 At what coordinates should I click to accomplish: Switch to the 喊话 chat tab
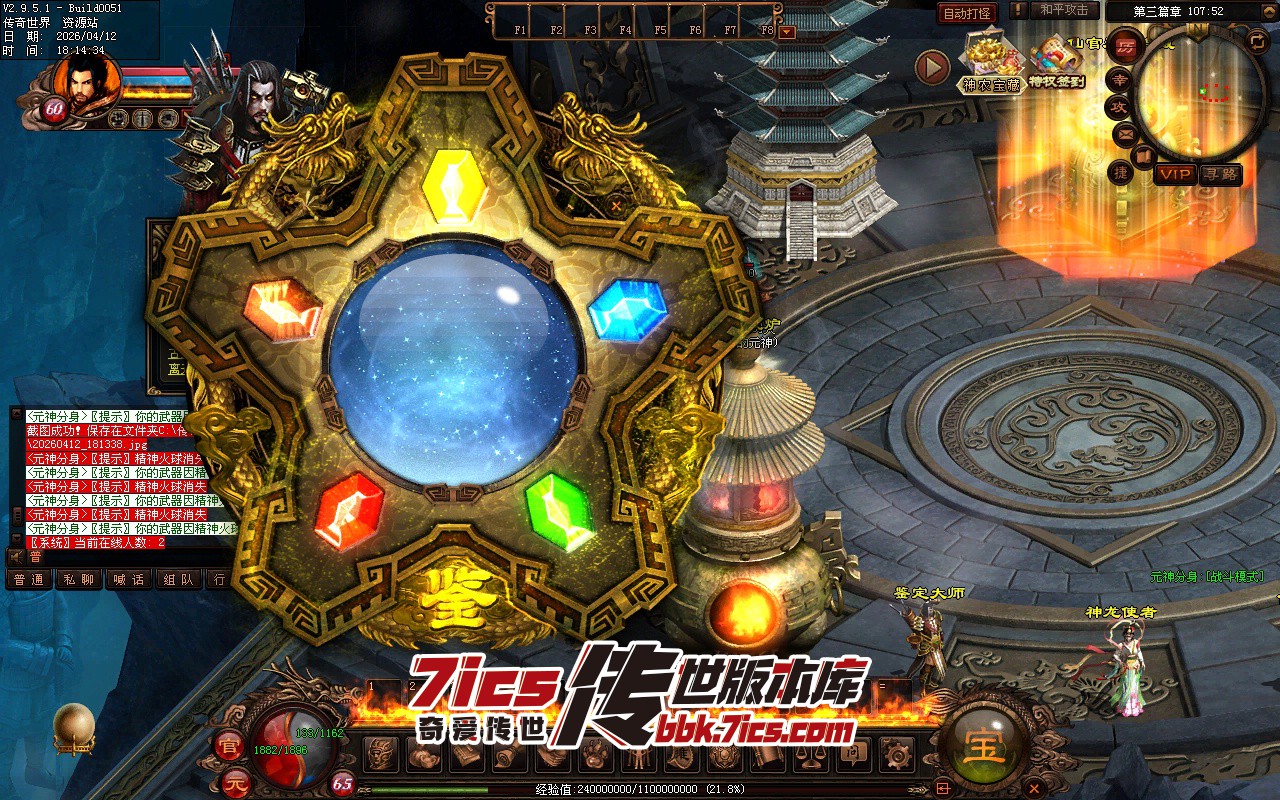pos(129,579)
